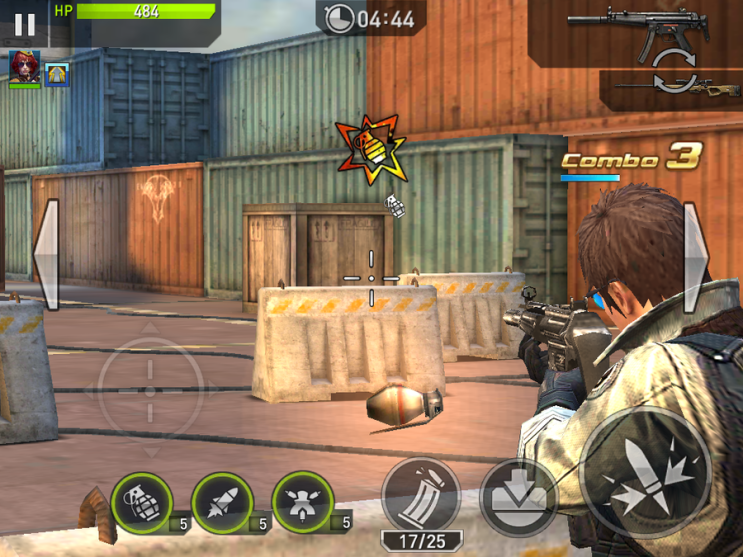Screen dimensions: 743x557
Task: Tap the red-haired character portrait
Action: pos(24,67)
